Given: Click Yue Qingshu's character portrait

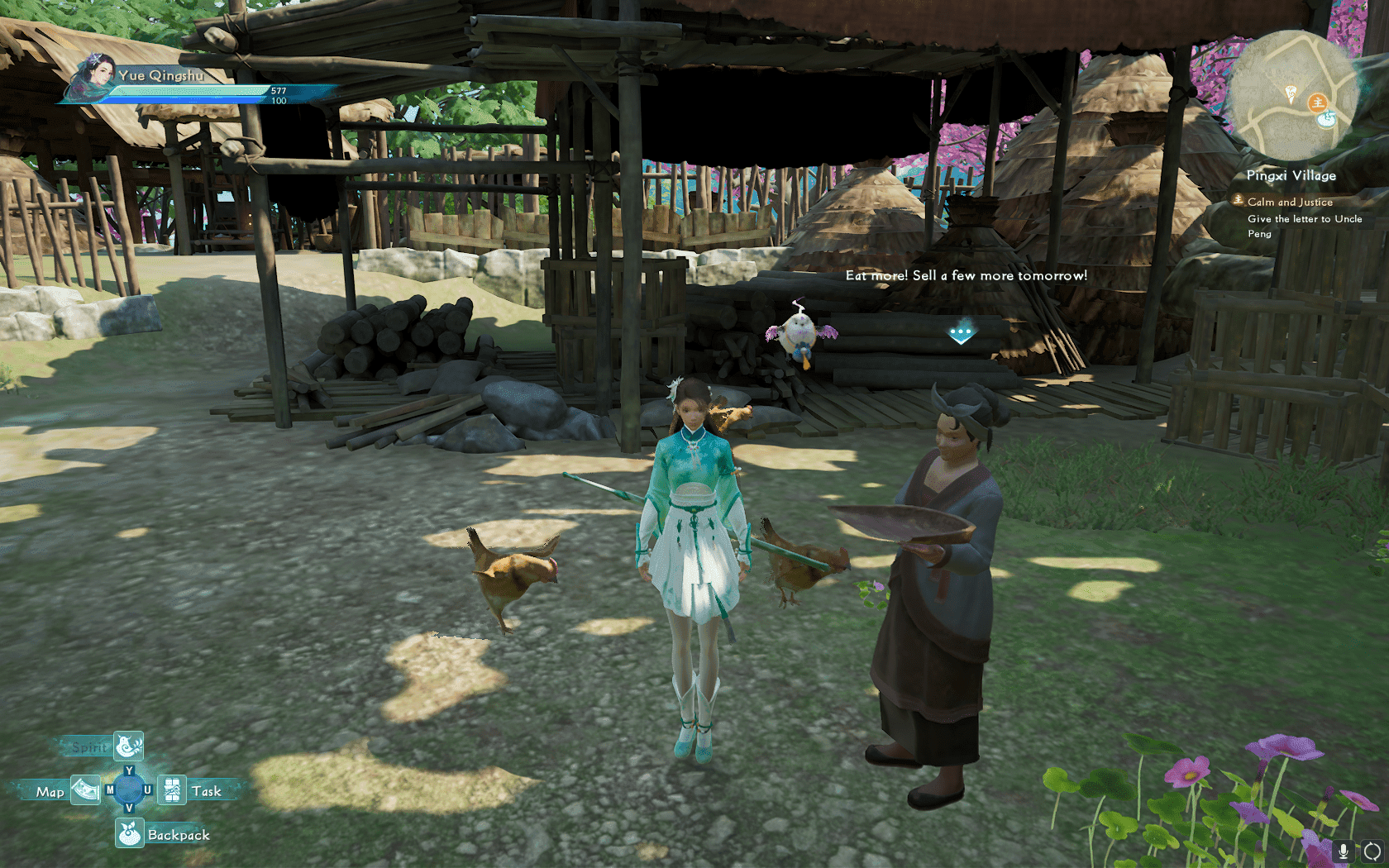Looking at the screenshot, I should coord(93,79).
